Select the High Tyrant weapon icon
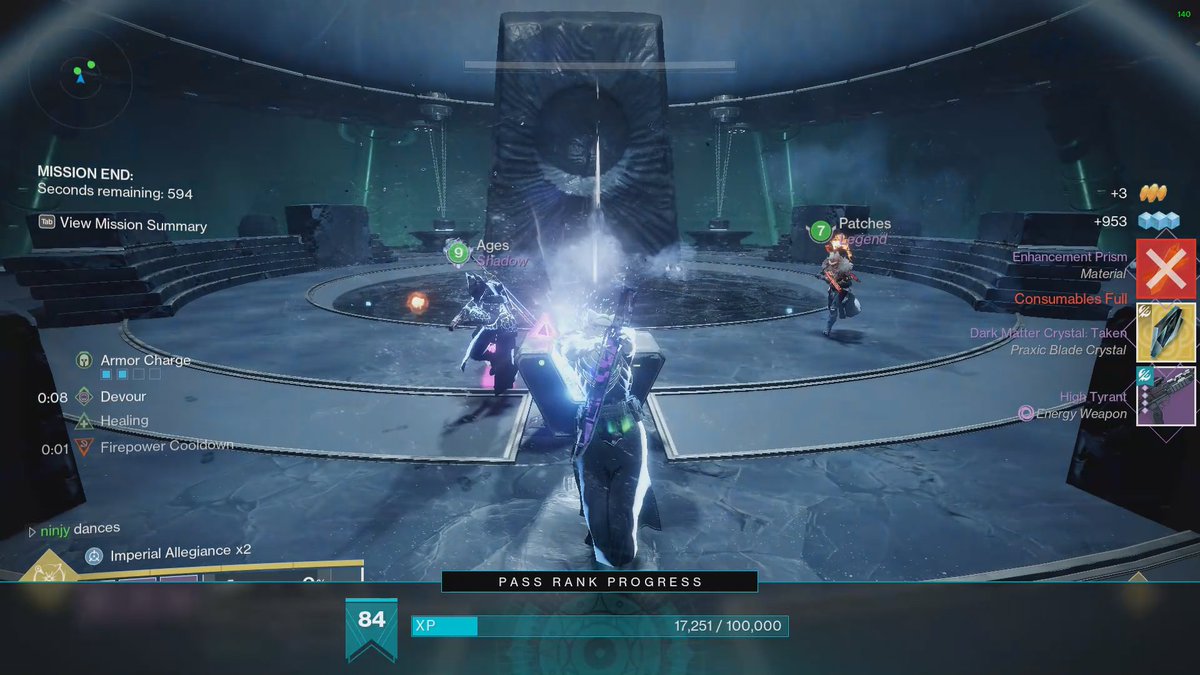This screenshot has width=1200, height=675. 1166,397
